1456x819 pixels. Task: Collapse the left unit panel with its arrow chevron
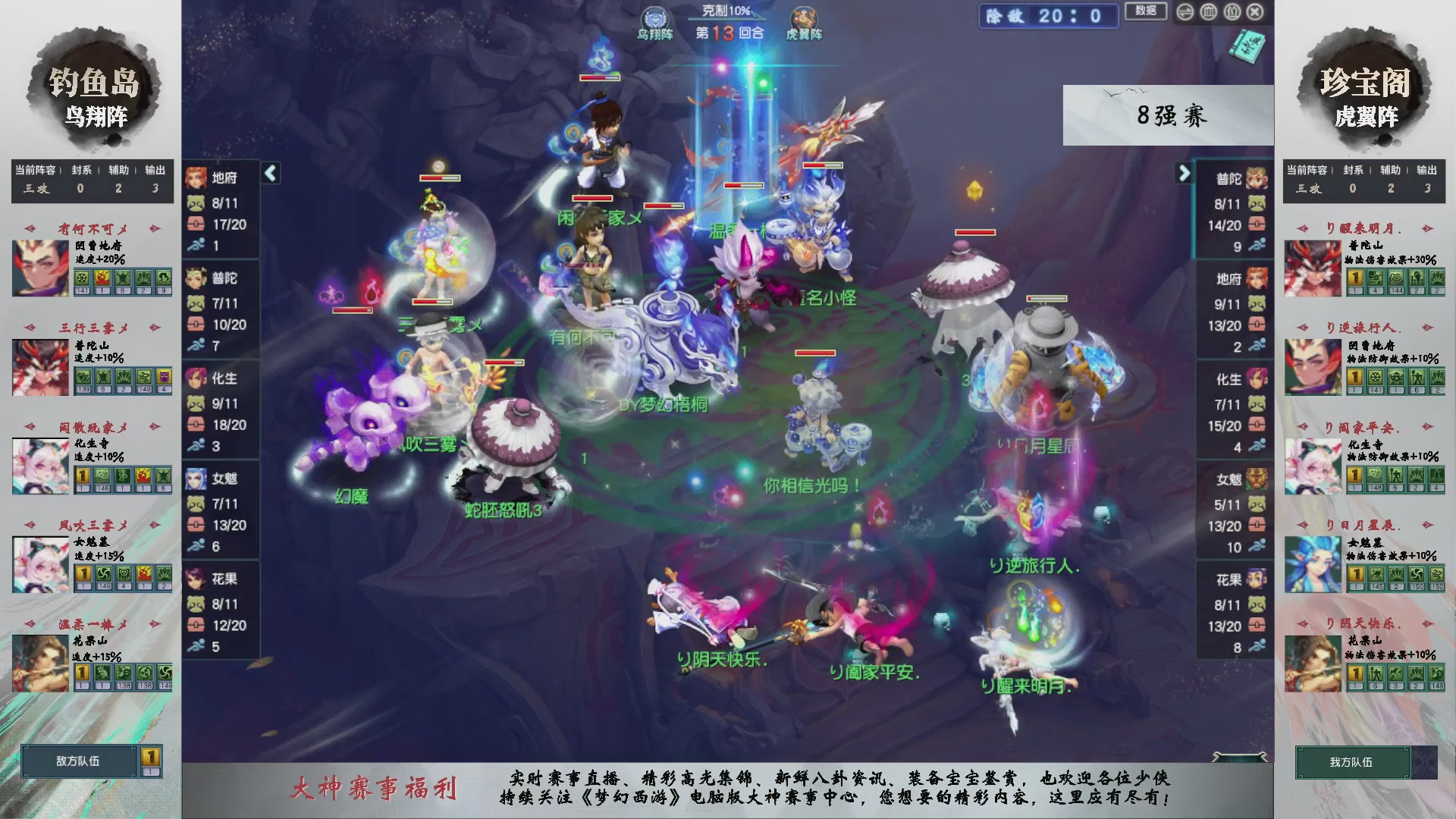[x=270, y=173]
